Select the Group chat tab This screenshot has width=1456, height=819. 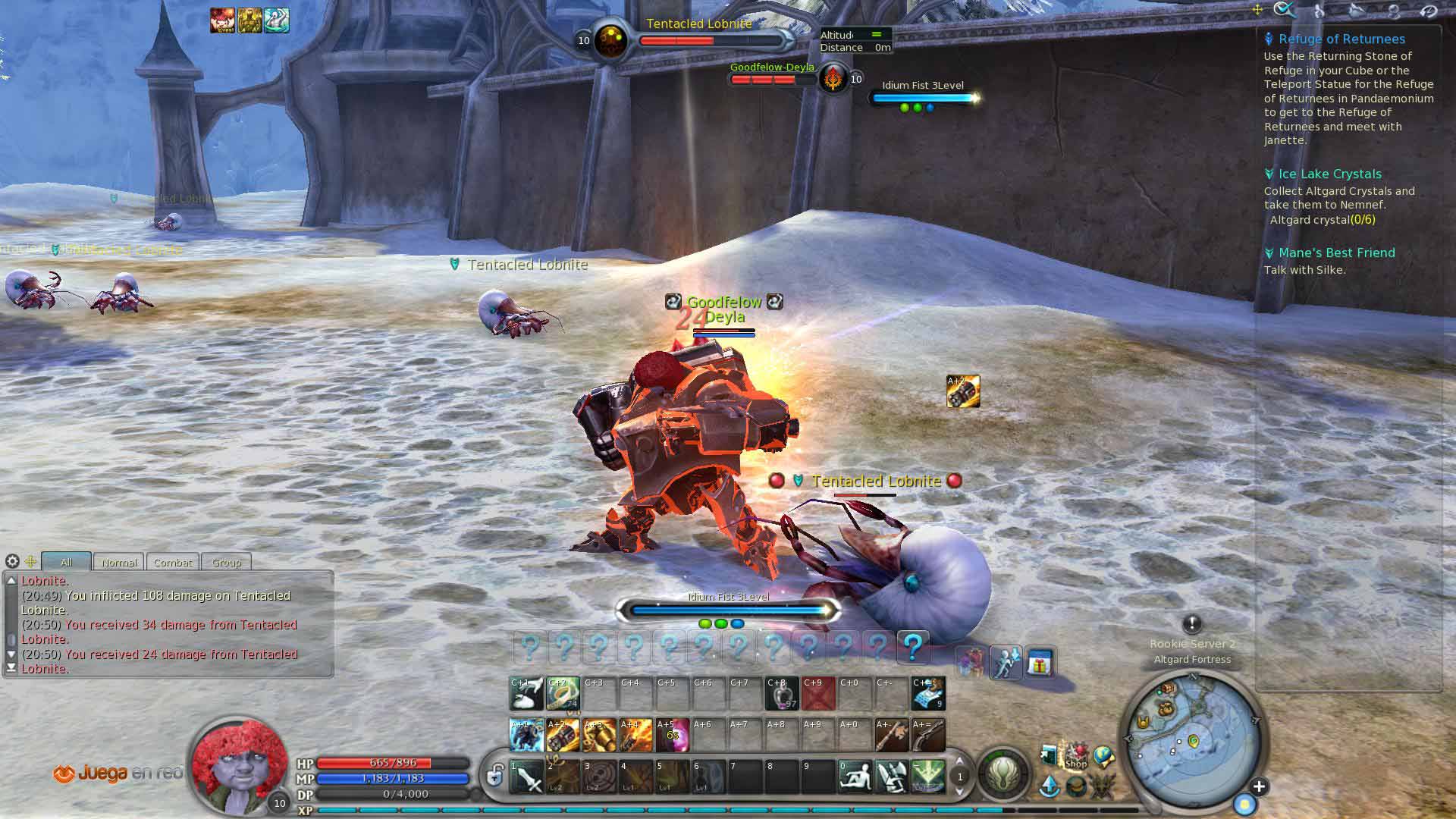pos(226,562)
